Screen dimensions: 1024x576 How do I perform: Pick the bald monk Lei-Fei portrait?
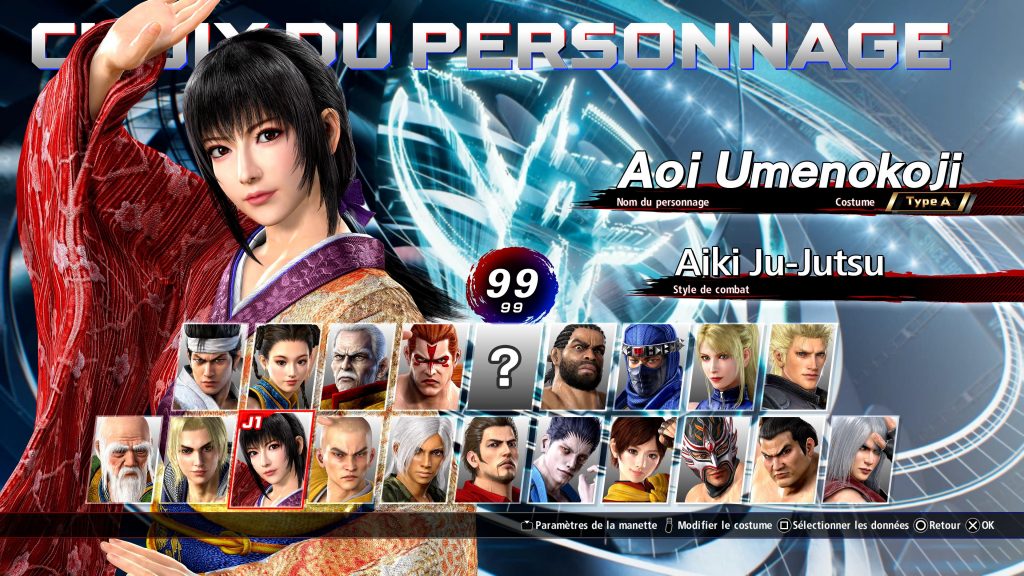point(343,459)
